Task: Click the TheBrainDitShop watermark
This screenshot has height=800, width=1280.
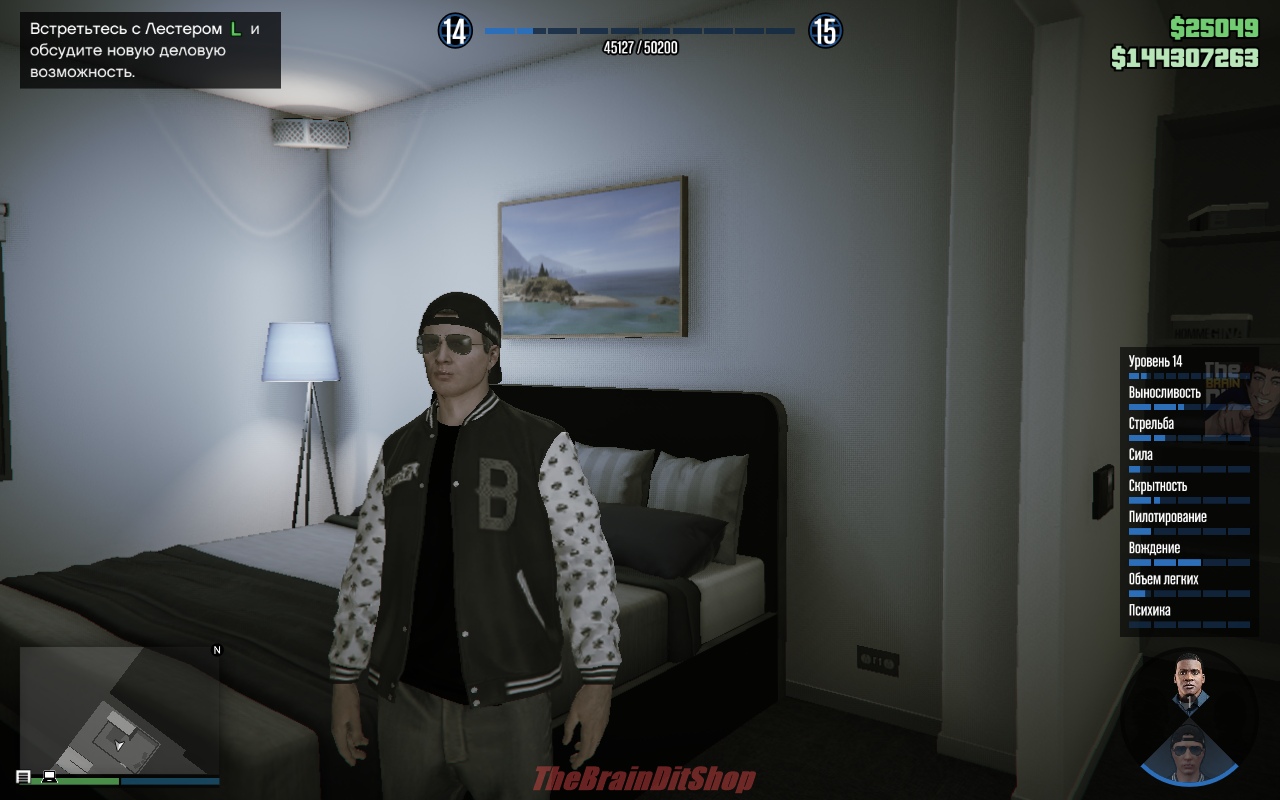Action: (x=644, y=780)
